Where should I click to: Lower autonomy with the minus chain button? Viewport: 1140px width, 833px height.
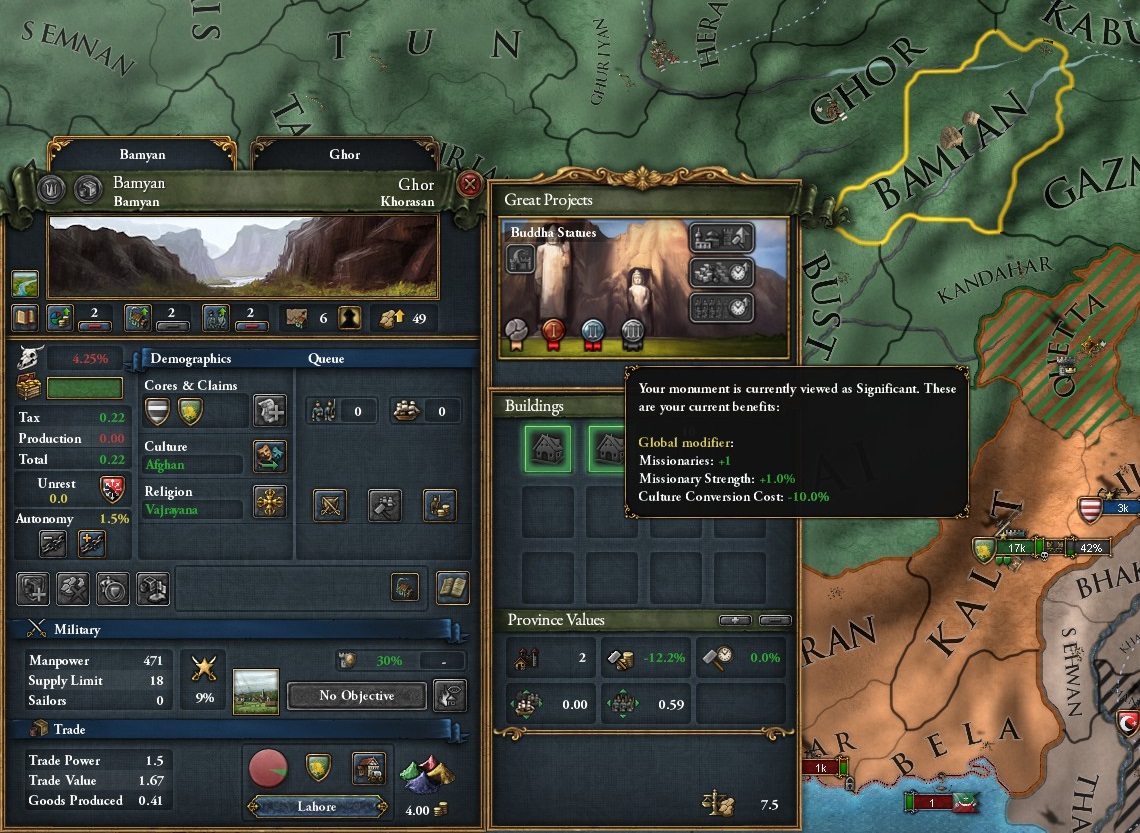coord(53,543)
